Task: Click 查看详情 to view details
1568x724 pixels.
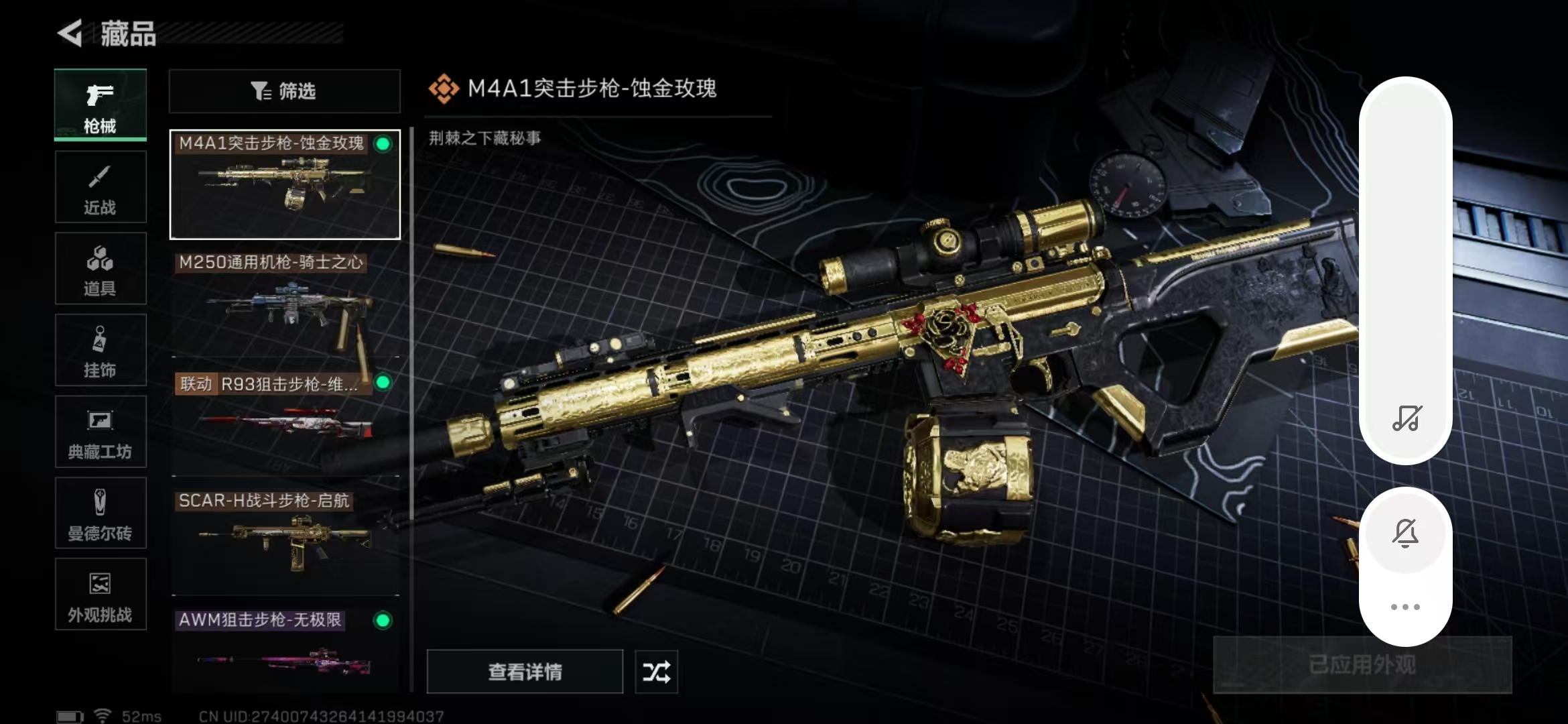Action: coord(525,672)
